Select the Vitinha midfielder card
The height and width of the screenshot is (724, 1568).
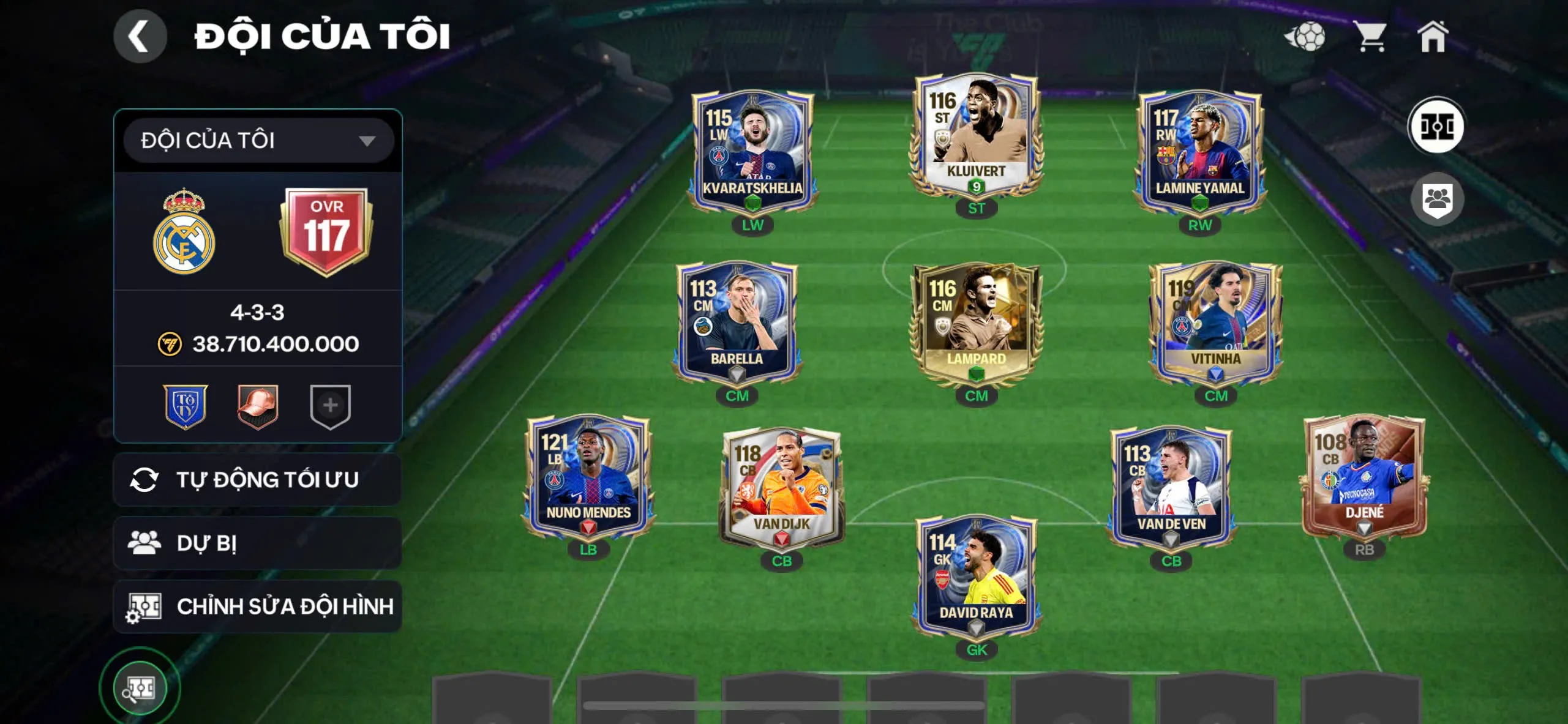[x=1215, y=323]
